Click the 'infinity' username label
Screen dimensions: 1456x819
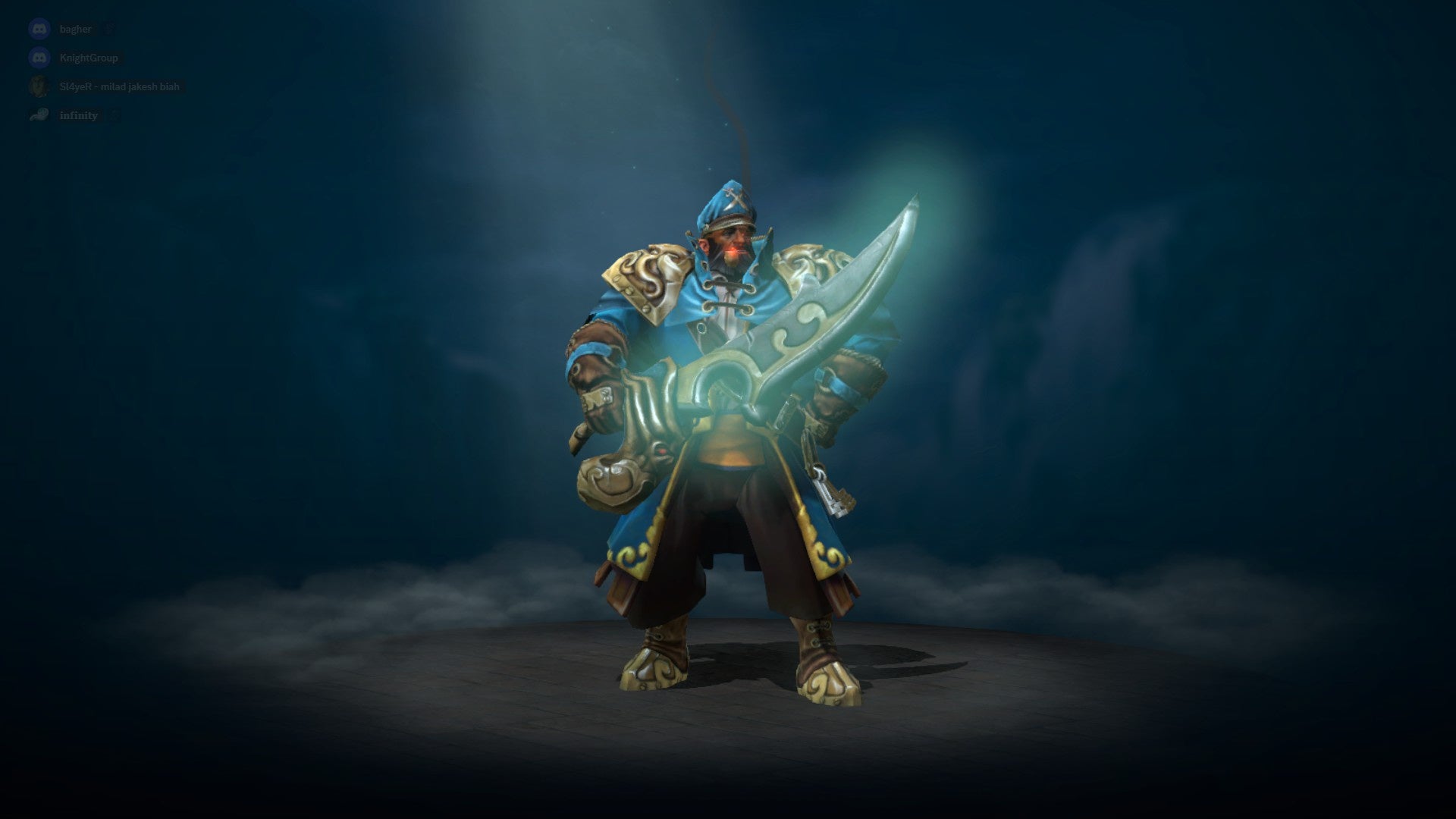click(x=78, y=115)
